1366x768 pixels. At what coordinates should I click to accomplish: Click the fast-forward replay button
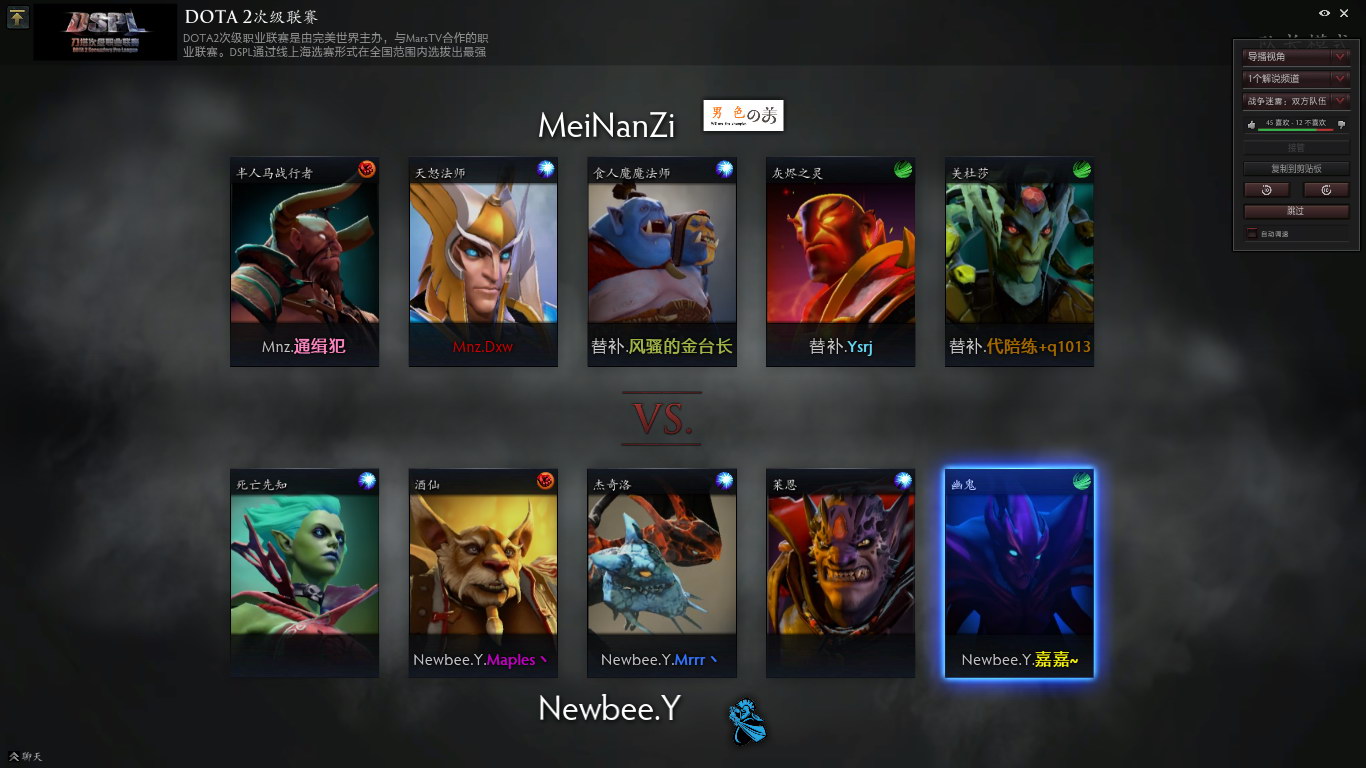1326,190
